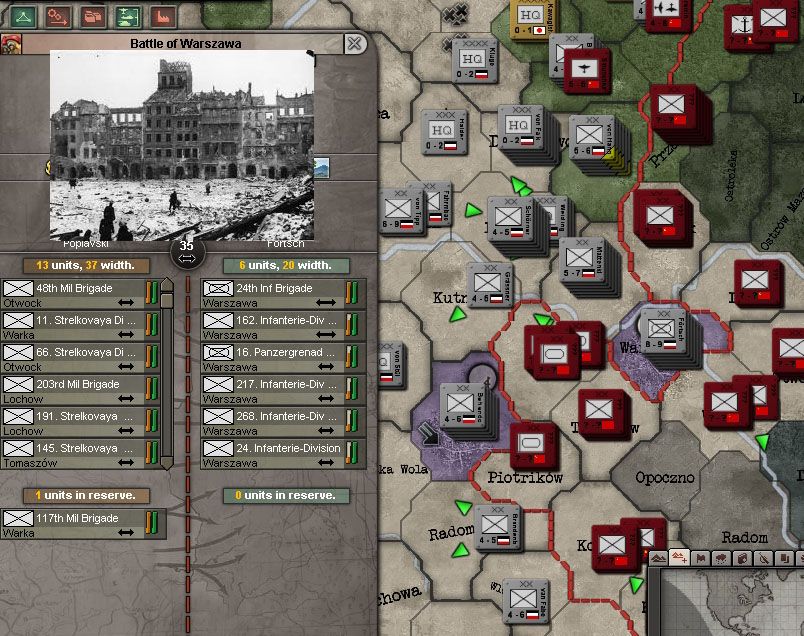Choose the 191. Strelkovaya unit row

82,422
